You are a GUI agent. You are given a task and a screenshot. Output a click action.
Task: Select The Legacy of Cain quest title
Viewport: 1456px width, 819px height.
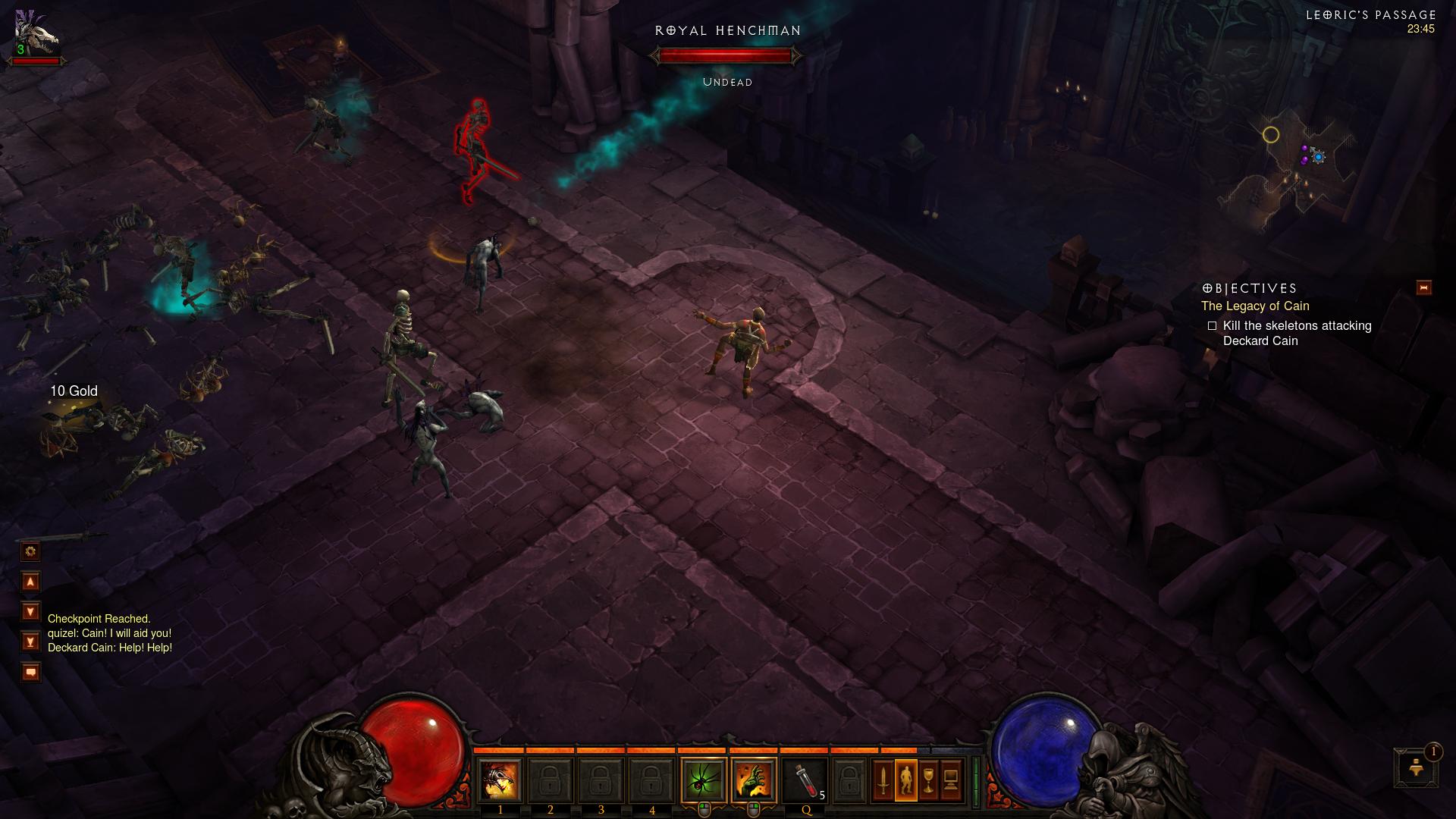coord(1255,306)
